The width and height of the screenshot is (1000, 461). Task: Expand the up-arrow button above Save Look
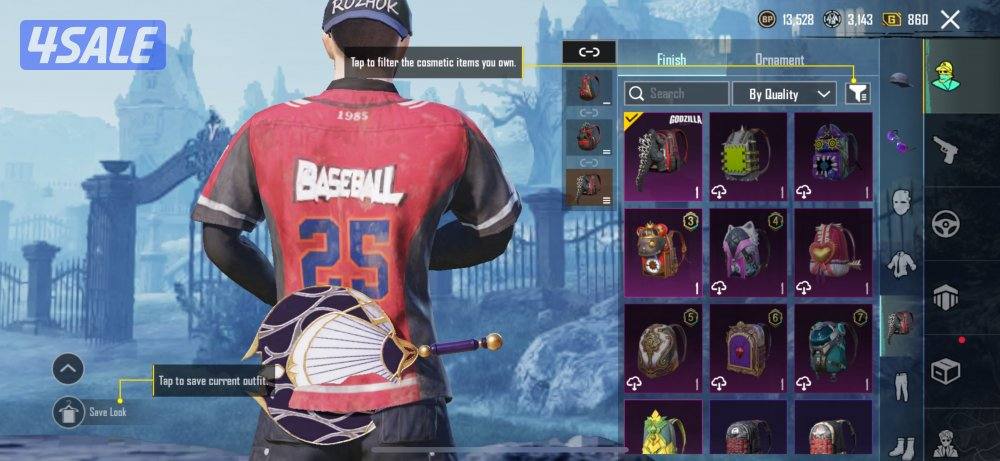[x=68, y=369]
